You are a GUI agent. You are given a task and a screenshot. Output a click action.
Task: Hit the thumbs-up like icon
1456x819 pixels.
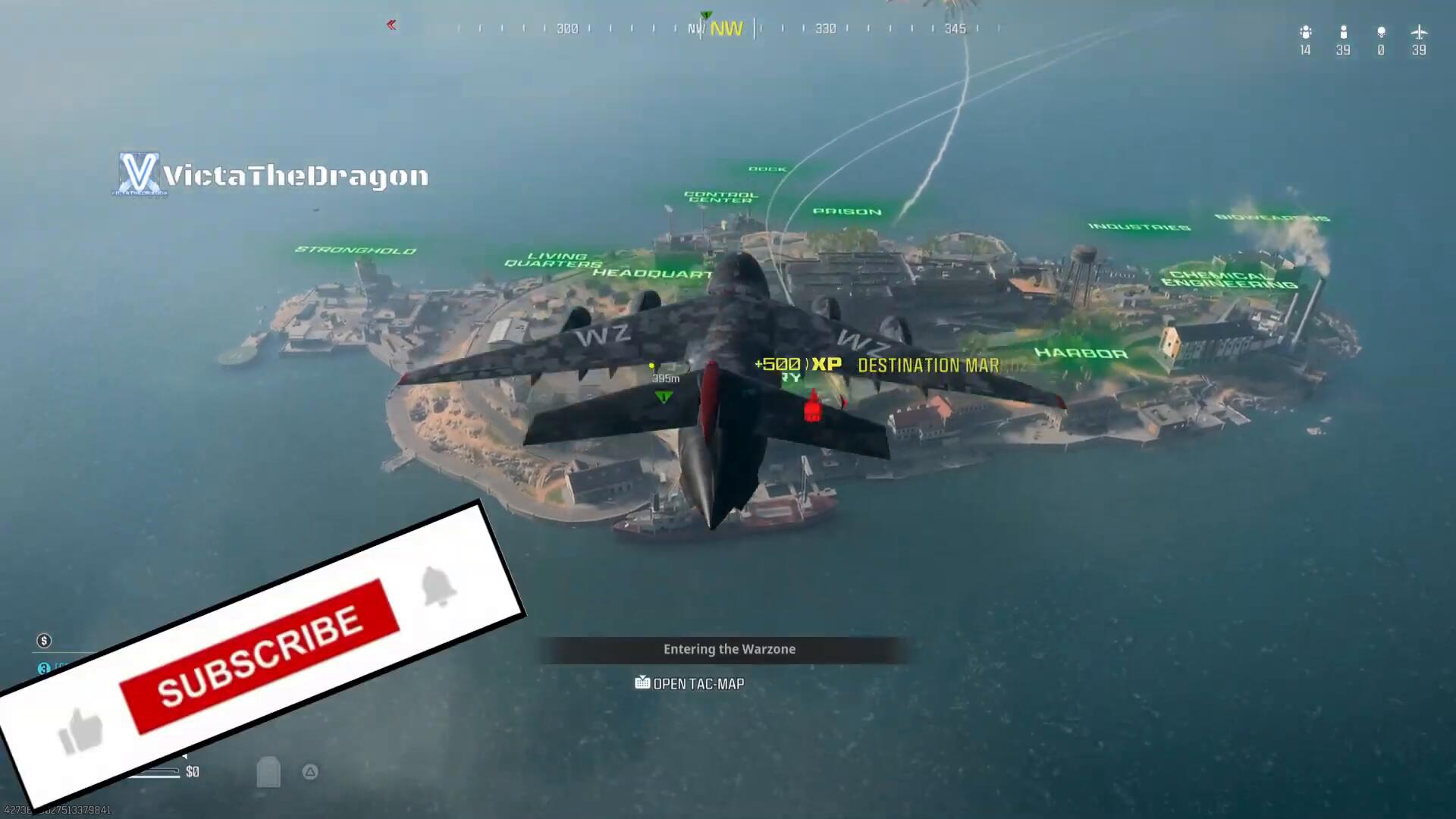(80, 732)
